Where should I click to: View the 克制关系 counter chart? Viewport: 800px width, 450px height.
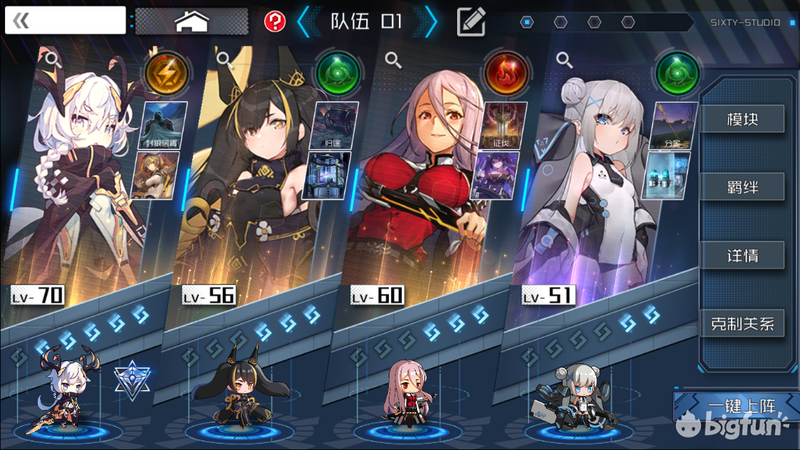[x=741, y=323]
